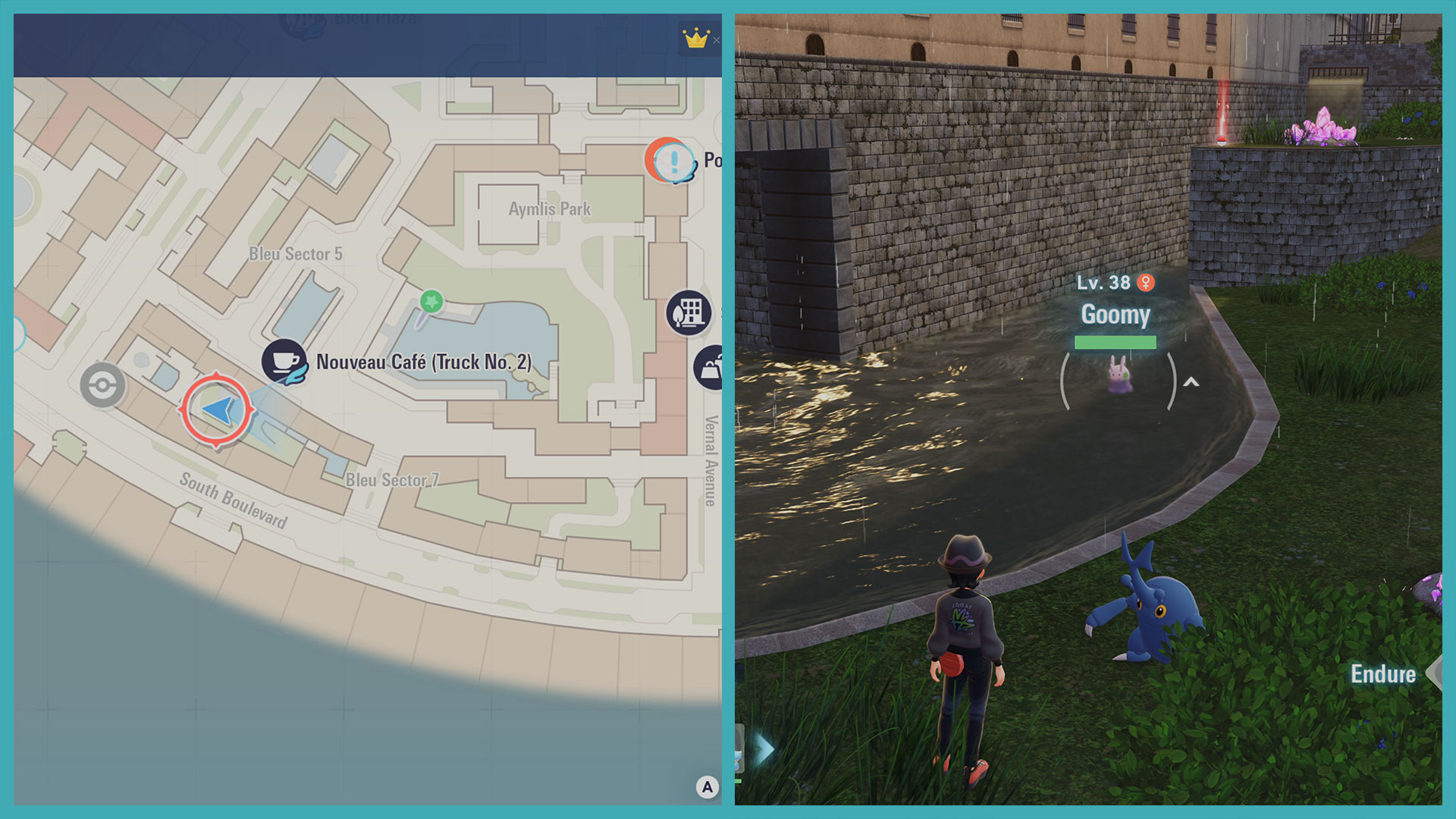Click the female gender symbol beside Lv. 38
Screen dimensions: 1456x819
(x=1147, y=282)
